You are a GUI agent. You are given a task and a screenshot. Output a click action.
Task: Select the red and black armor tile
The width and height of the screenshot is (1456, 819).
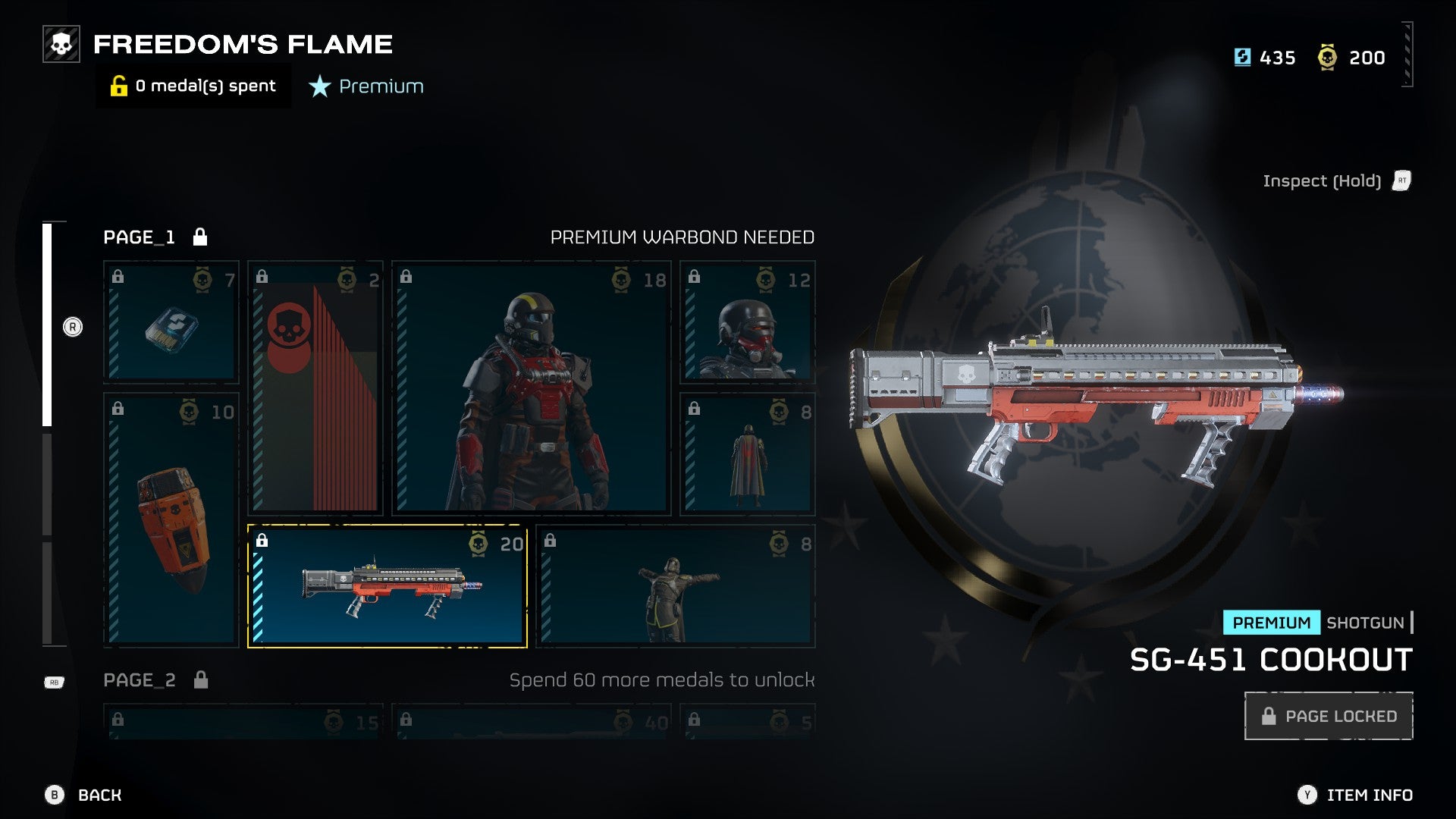tap(531, 388)
